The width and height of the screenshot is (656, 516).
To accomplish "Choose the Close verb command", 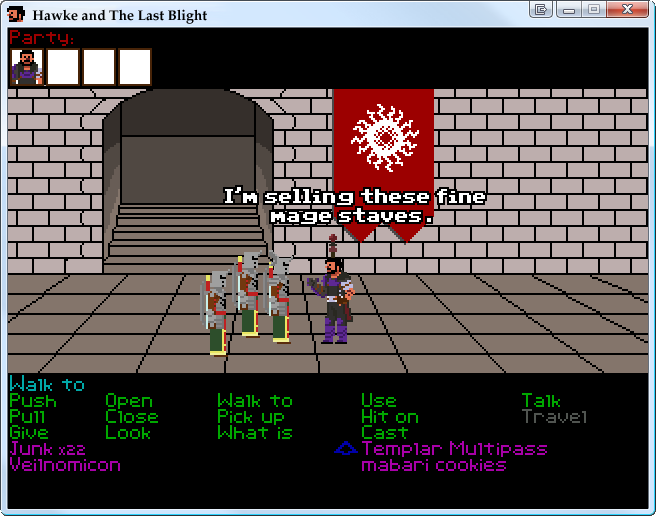I will point(131,417).
